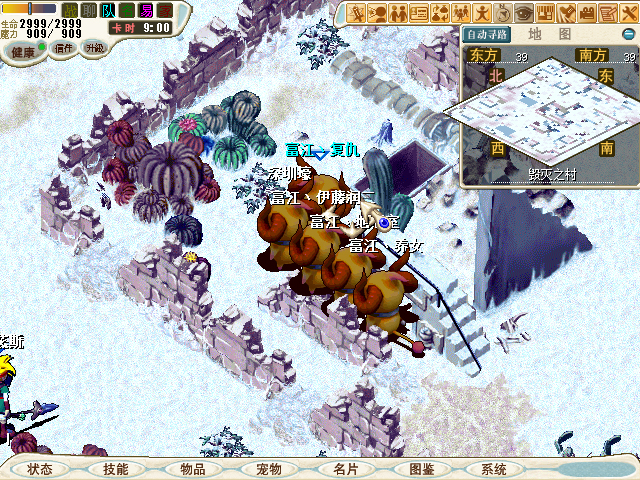Viewport: 640px width, 480px height.
Task: Toggle the cyan 队 team button
Action: pos(108,10)
